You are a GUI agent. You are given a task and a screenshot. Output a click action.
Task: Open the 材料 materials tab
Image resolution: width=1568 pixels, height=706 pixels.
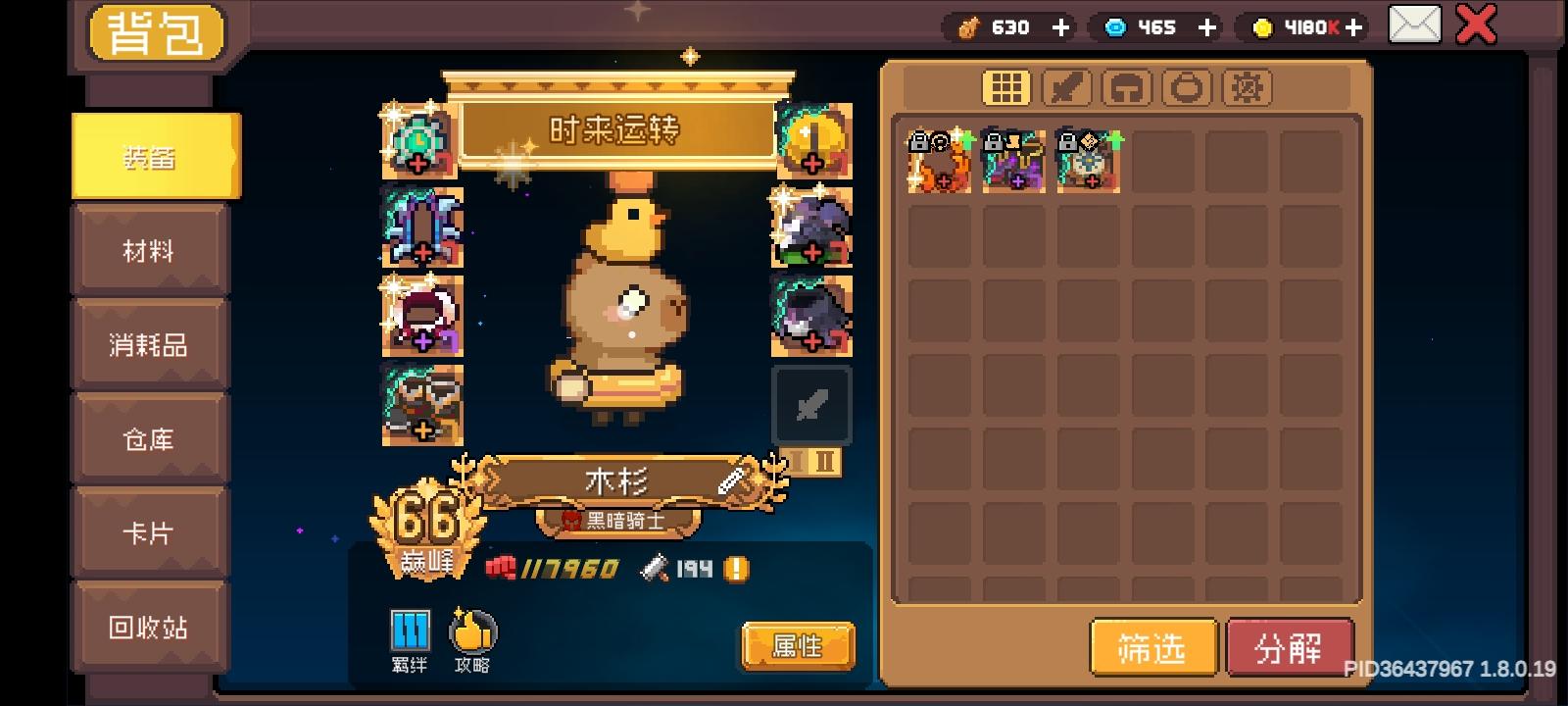click(x=149, y=251)
